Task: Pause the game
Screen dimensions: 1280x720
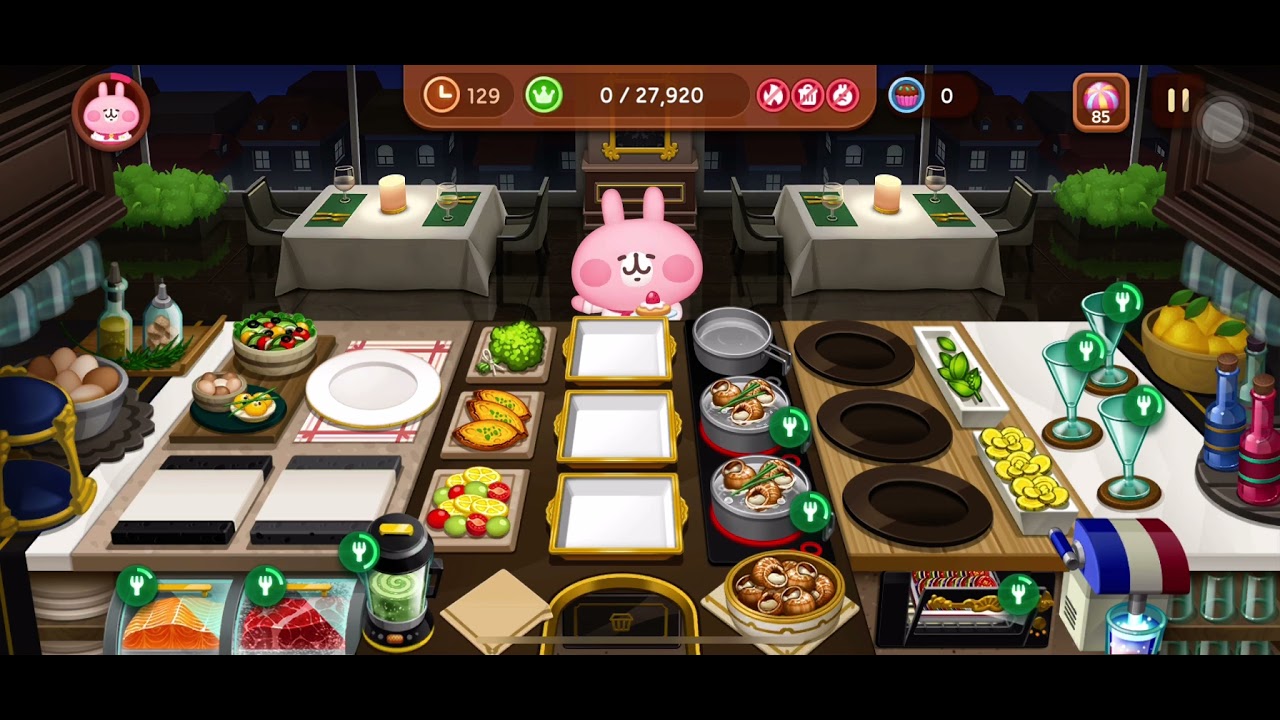Action: click(1178, 100)
